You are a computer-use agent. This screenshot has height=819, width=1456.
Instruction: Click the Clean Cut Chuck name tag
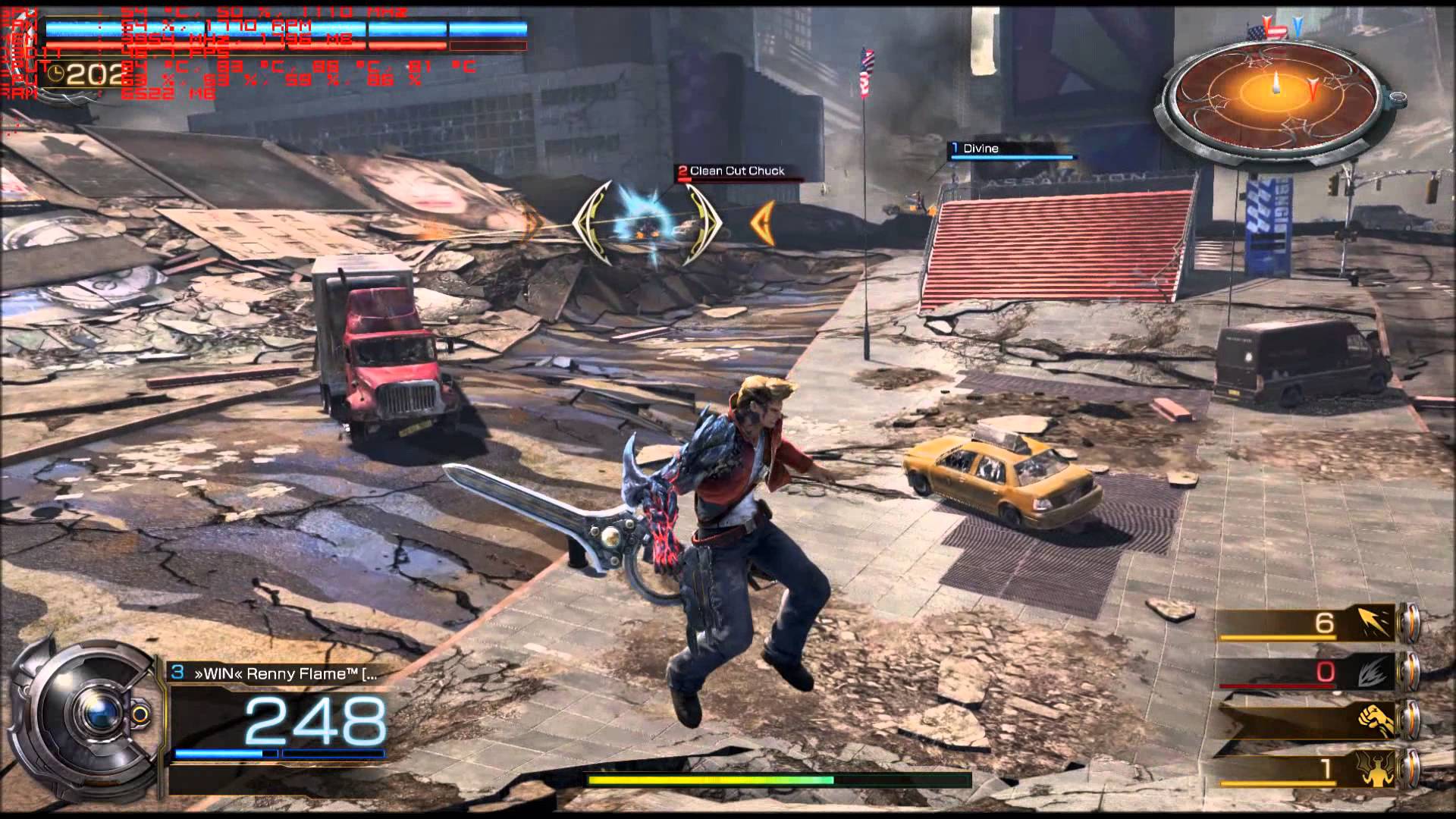[737, 171]
